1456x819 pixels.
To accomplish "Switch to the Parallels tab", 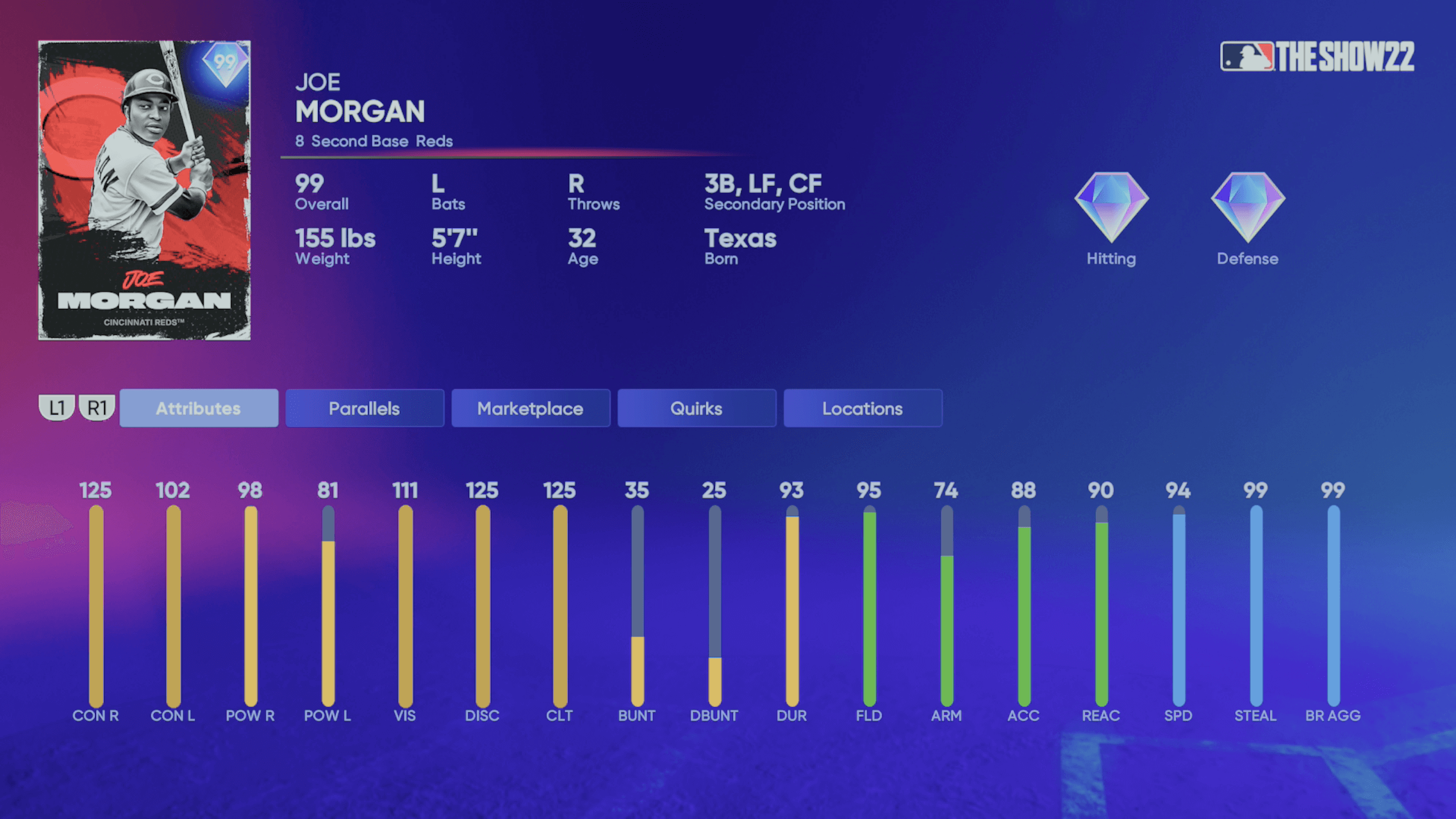I will 364,408.
